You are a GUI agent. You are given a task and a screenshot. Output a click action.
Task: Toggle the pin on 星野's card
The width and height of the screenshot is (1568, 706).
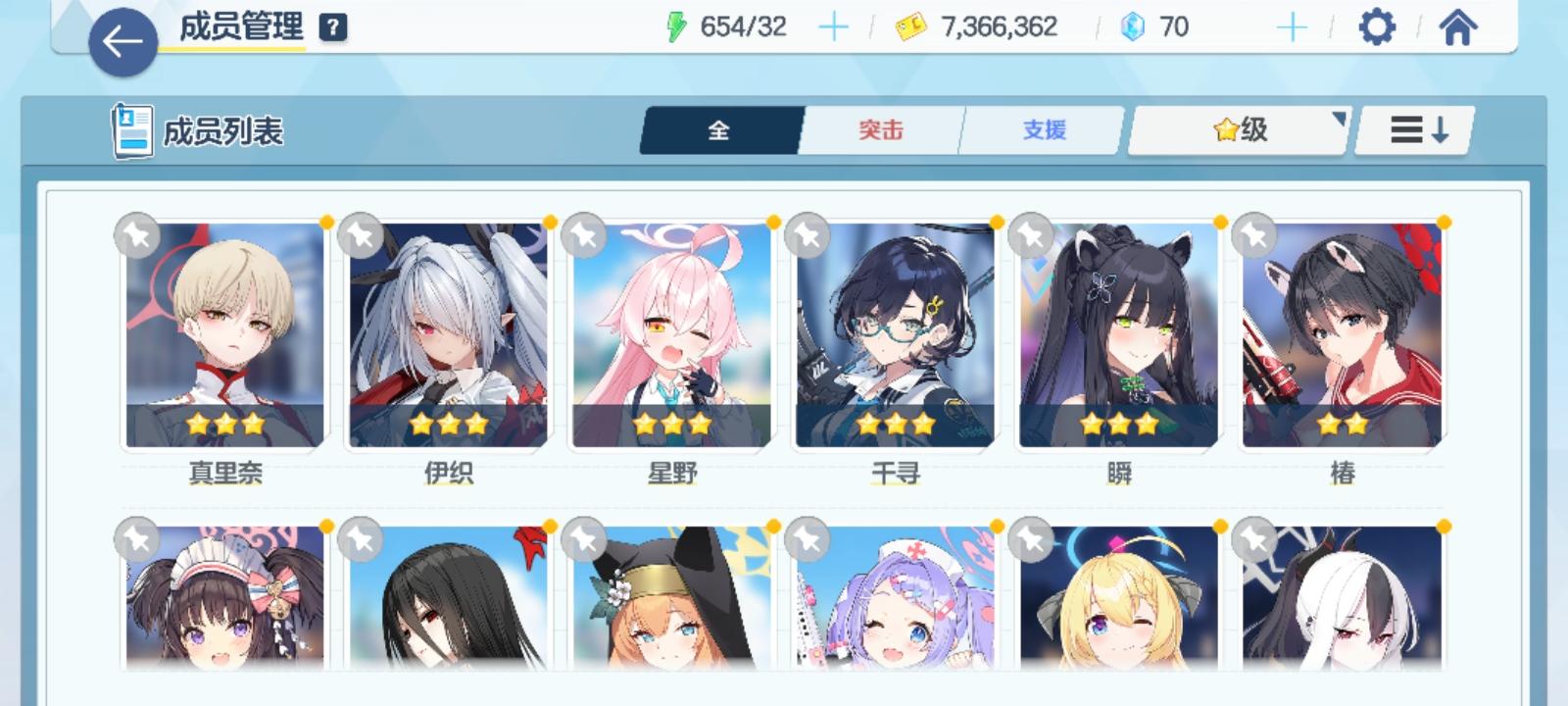pos(585,235)
